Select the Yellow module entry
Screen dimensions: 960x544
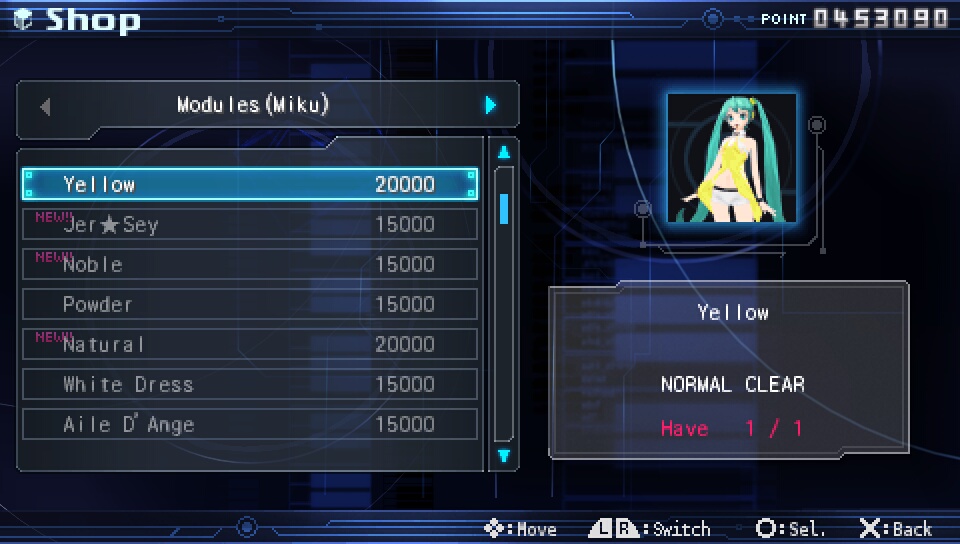pos(250,184)
